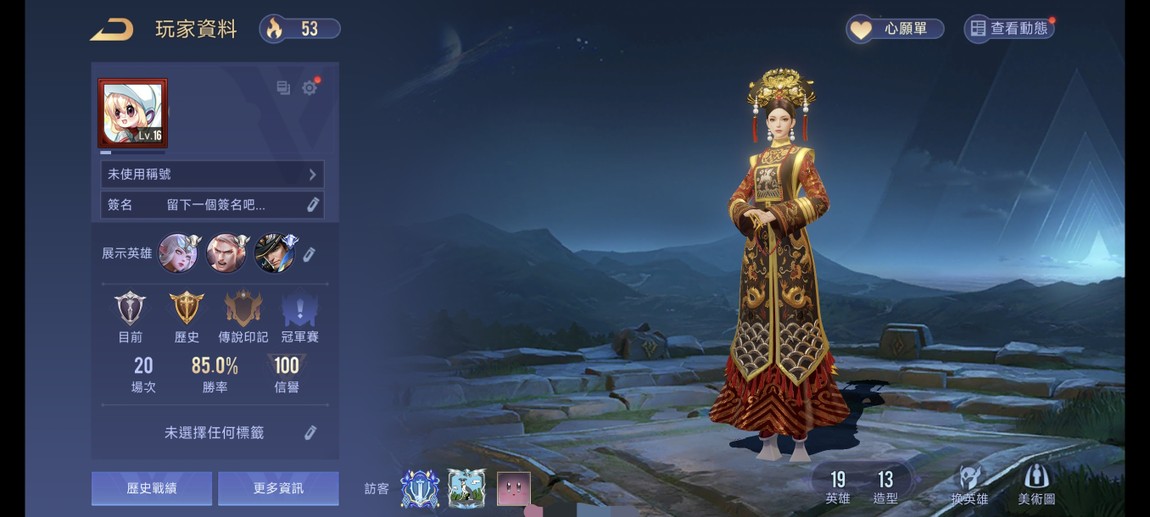1150x517 pixels.
Task: Go back using the return arrow
Action: click(x=111, y=30)
